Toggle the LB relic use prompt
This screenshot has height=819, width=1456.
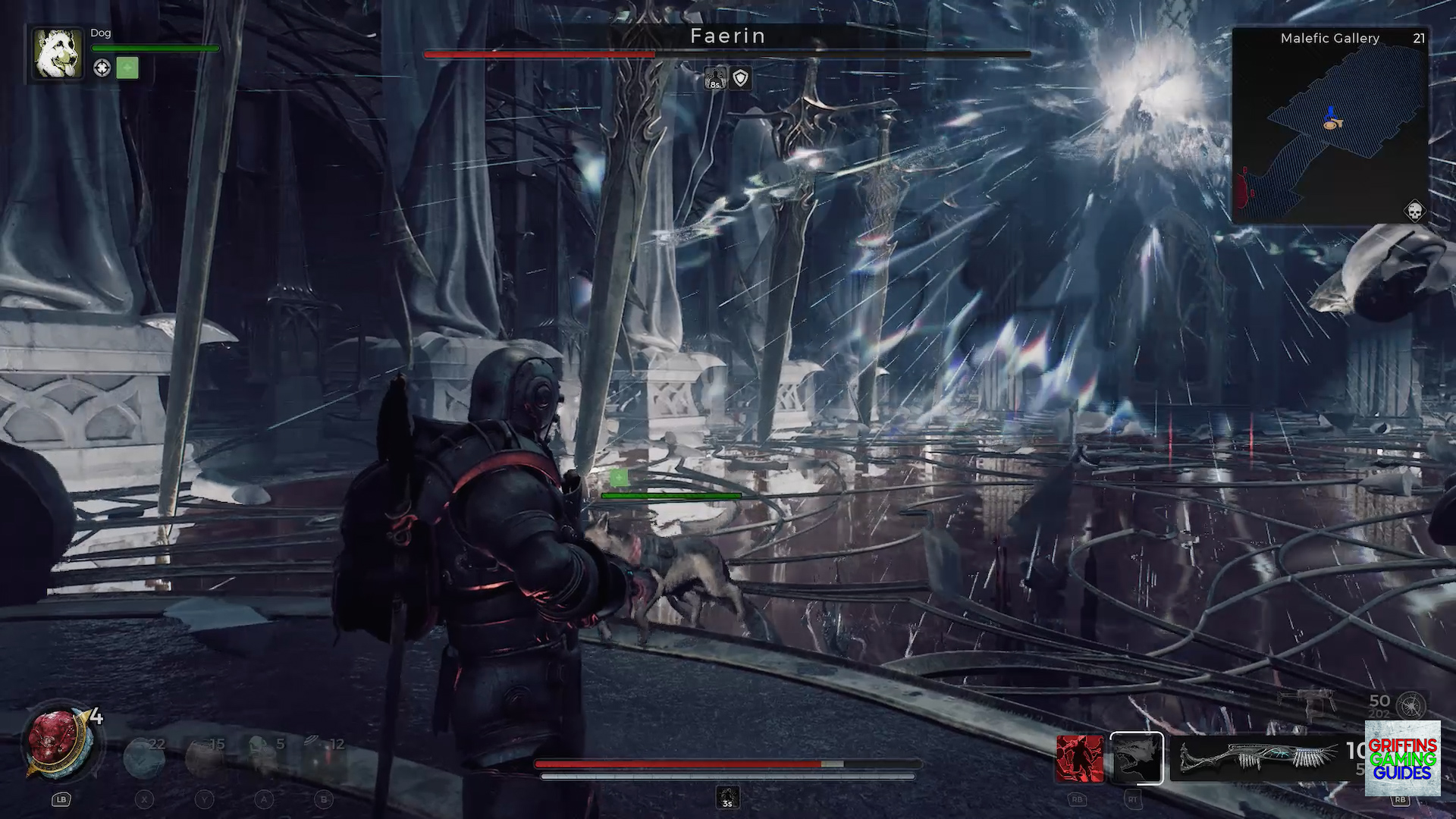(61, 799)
